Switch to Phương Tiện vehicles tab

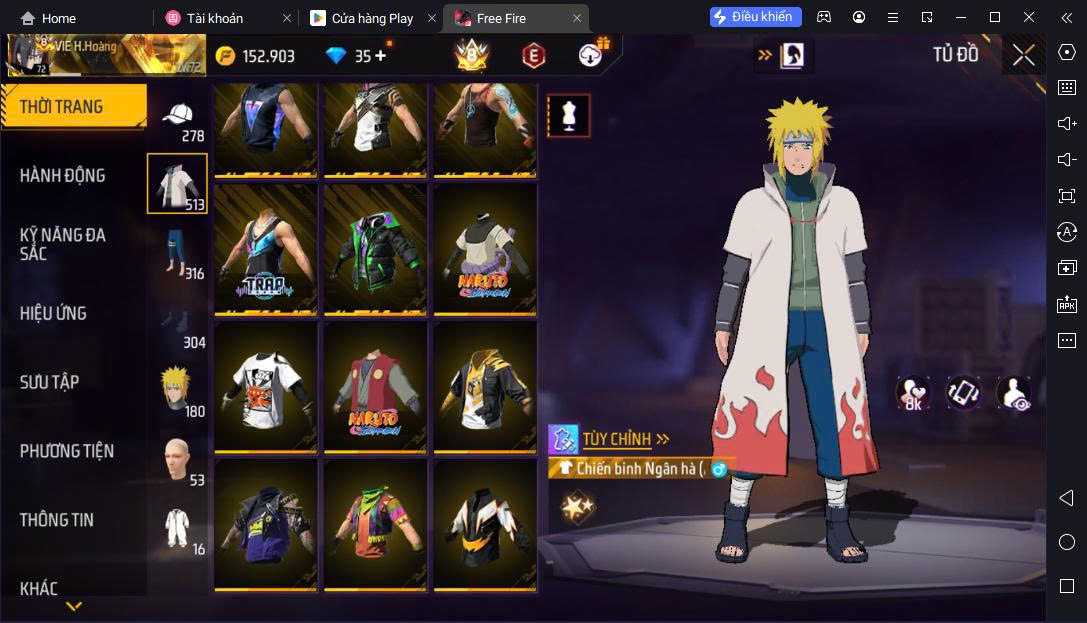pos(67,451)
